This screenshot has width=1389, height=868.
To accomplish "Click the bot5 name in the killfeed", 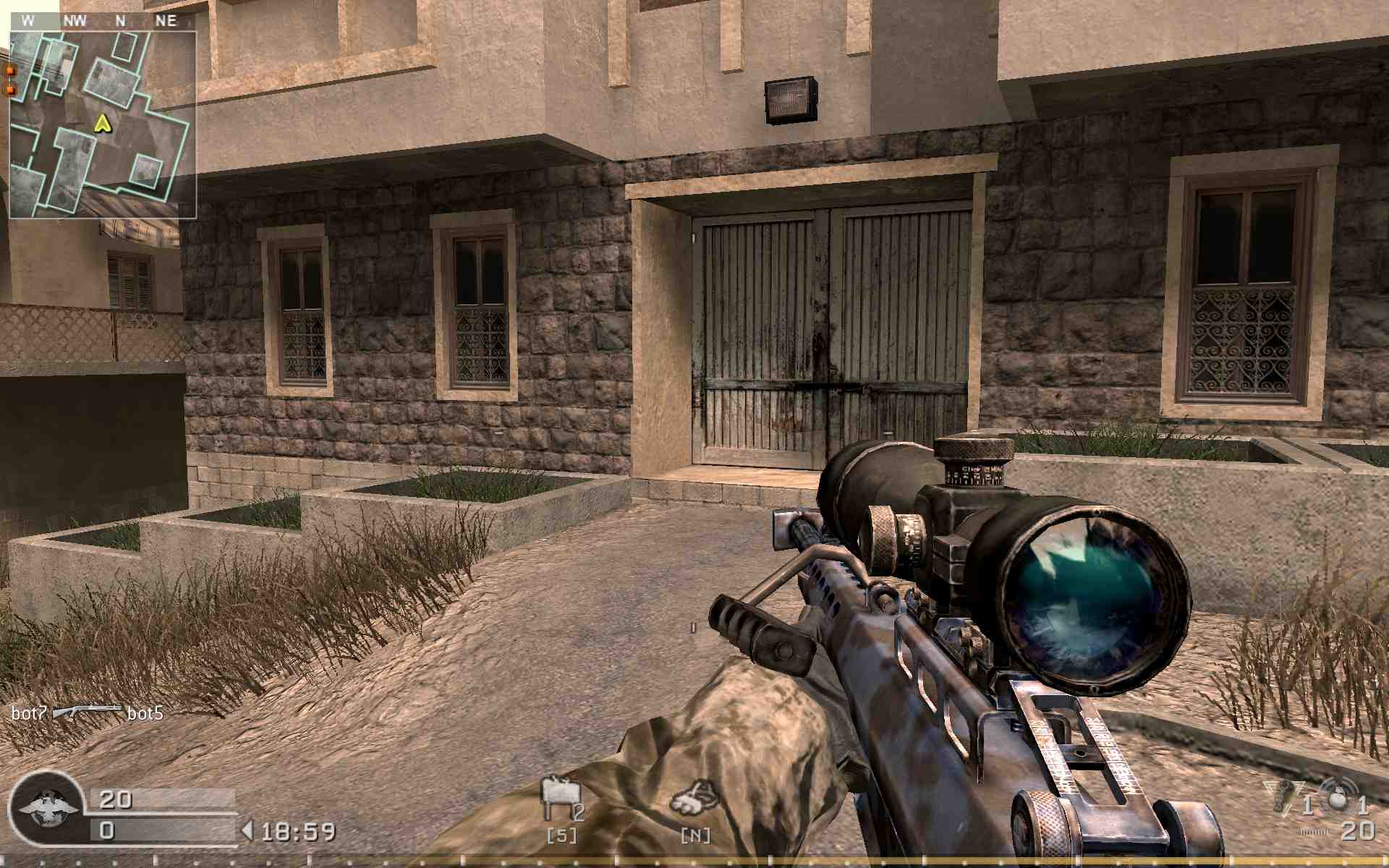I will coord(145,712).
